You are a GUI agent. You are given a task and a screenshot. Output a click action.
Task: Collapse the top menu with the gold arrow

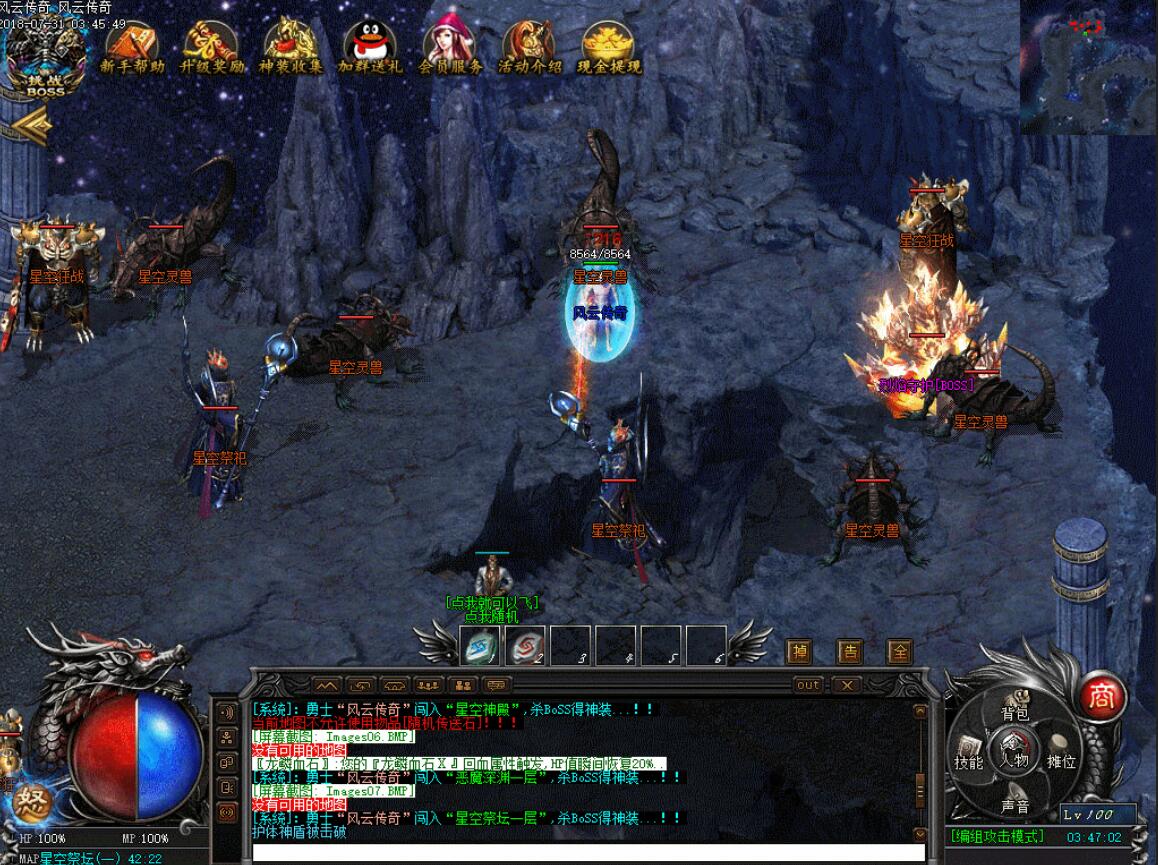[32, 125]
